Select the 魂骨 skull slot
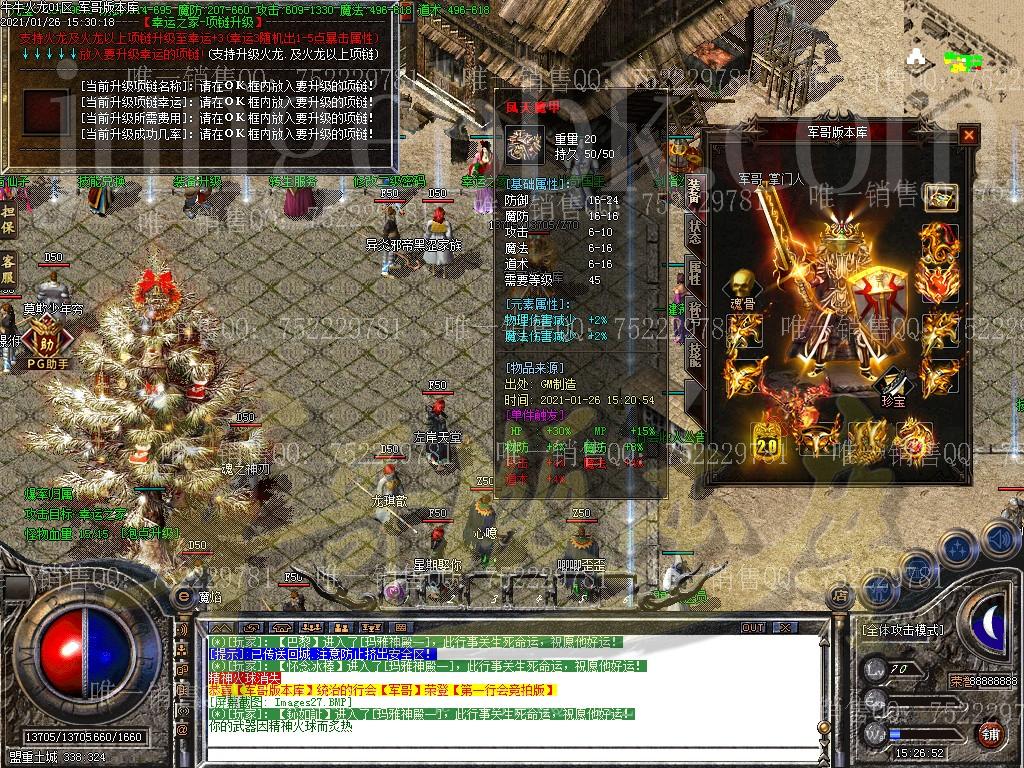Viewport: 1024px width, 768px height. [x=741, y=285]
